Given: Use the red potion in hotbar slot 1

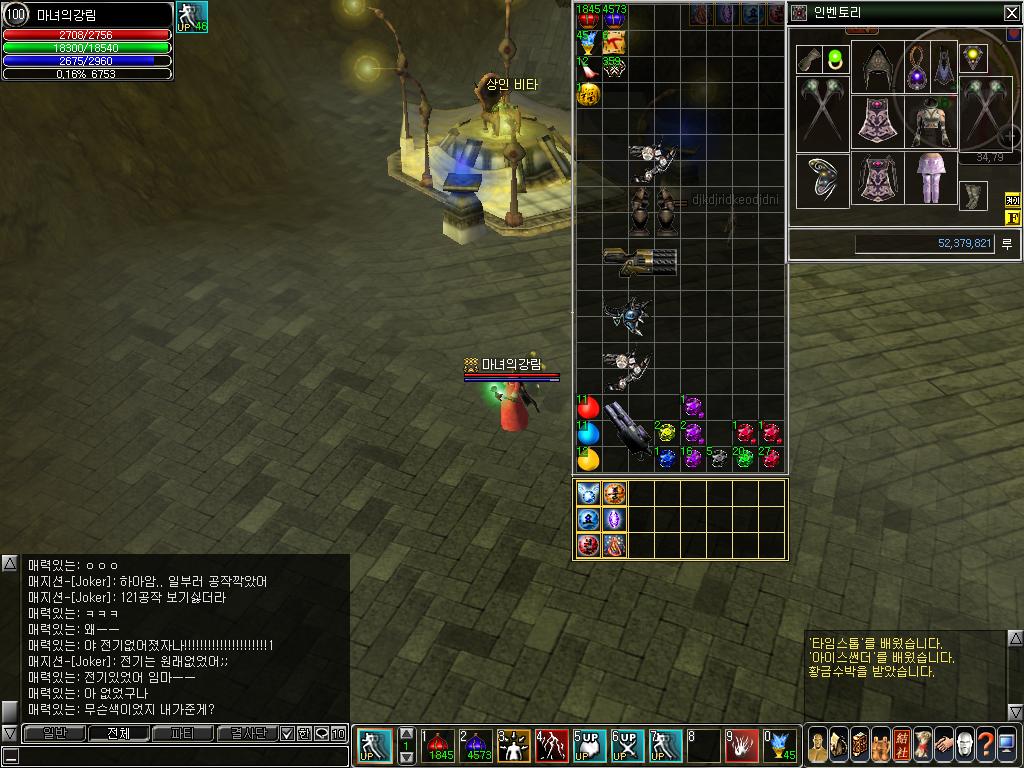Looking at the screenshot, I should pyautogui.click(x=439, y=746).
